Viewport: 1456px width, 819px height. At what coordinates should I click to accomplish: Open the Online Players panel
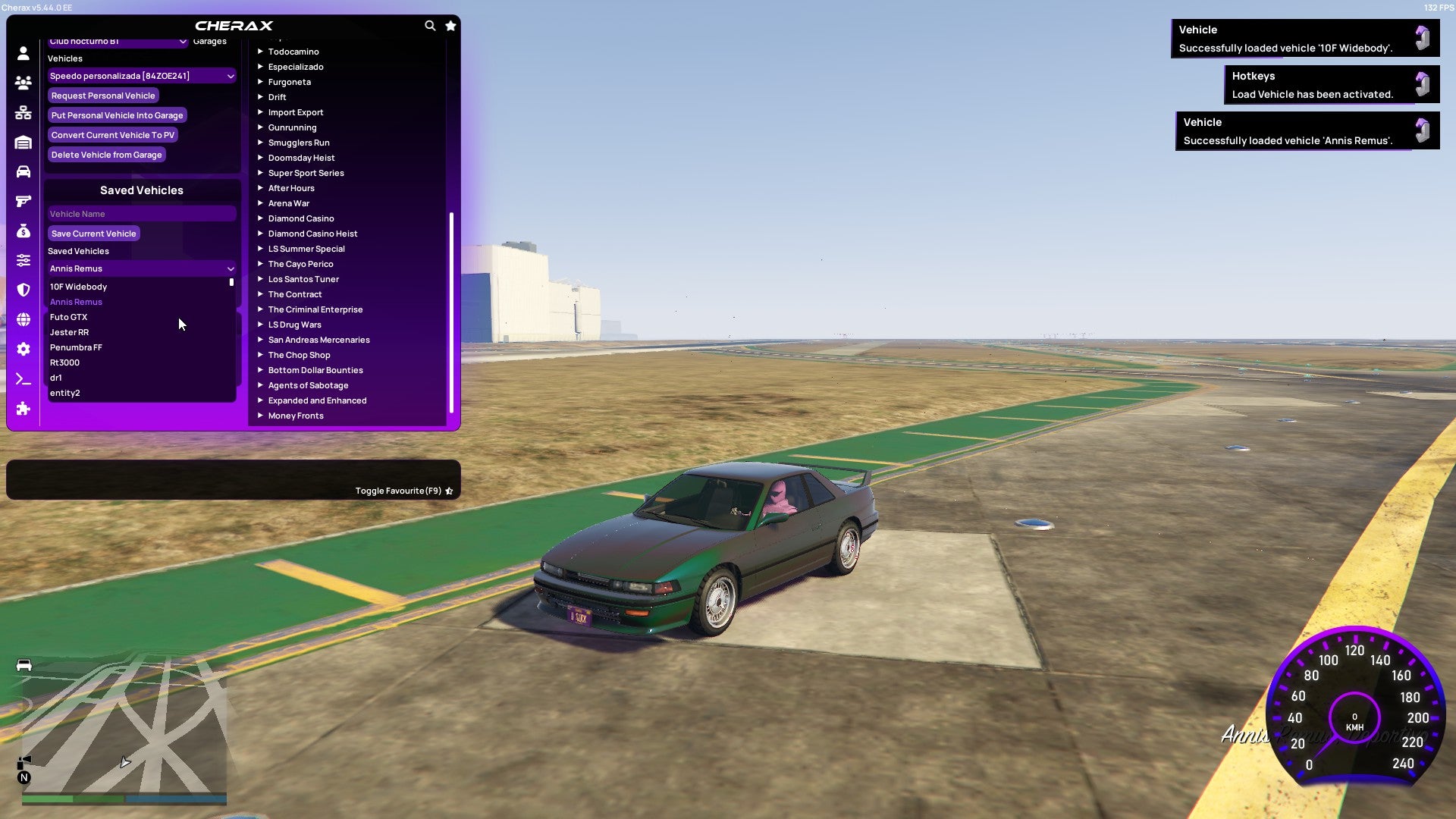click(x=23, y=83)
